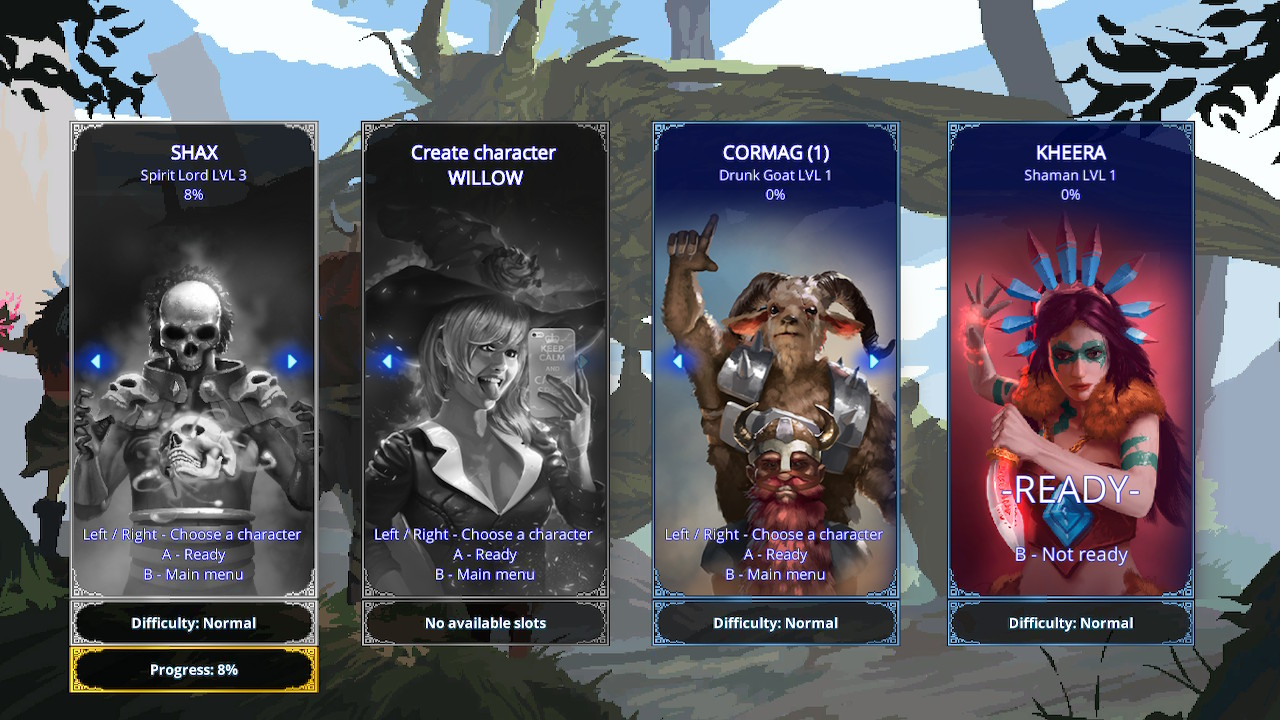The height and width of the screenshot is (720, 1280).
Task: Click the Progress: 8% bar under SHAX
Action: coord(193,669)
